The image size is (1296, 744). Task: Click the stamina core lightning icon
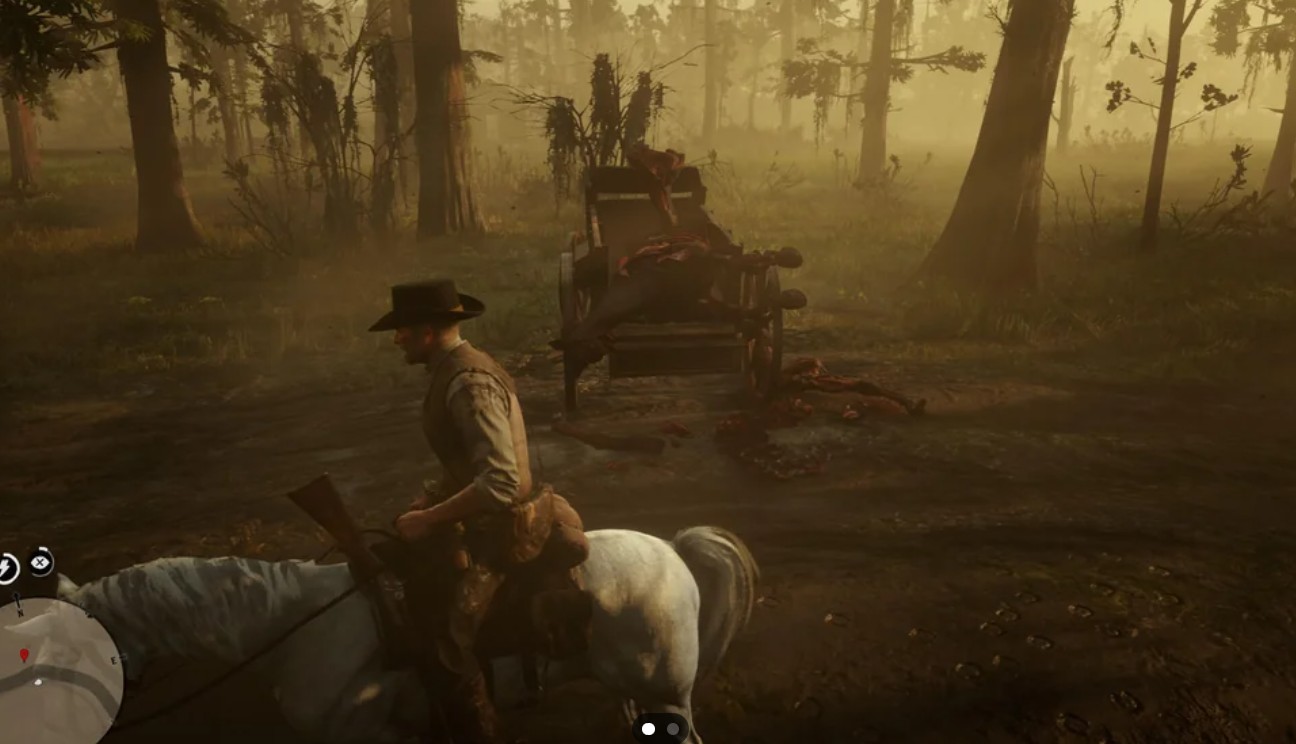click(x=7, y=566)
